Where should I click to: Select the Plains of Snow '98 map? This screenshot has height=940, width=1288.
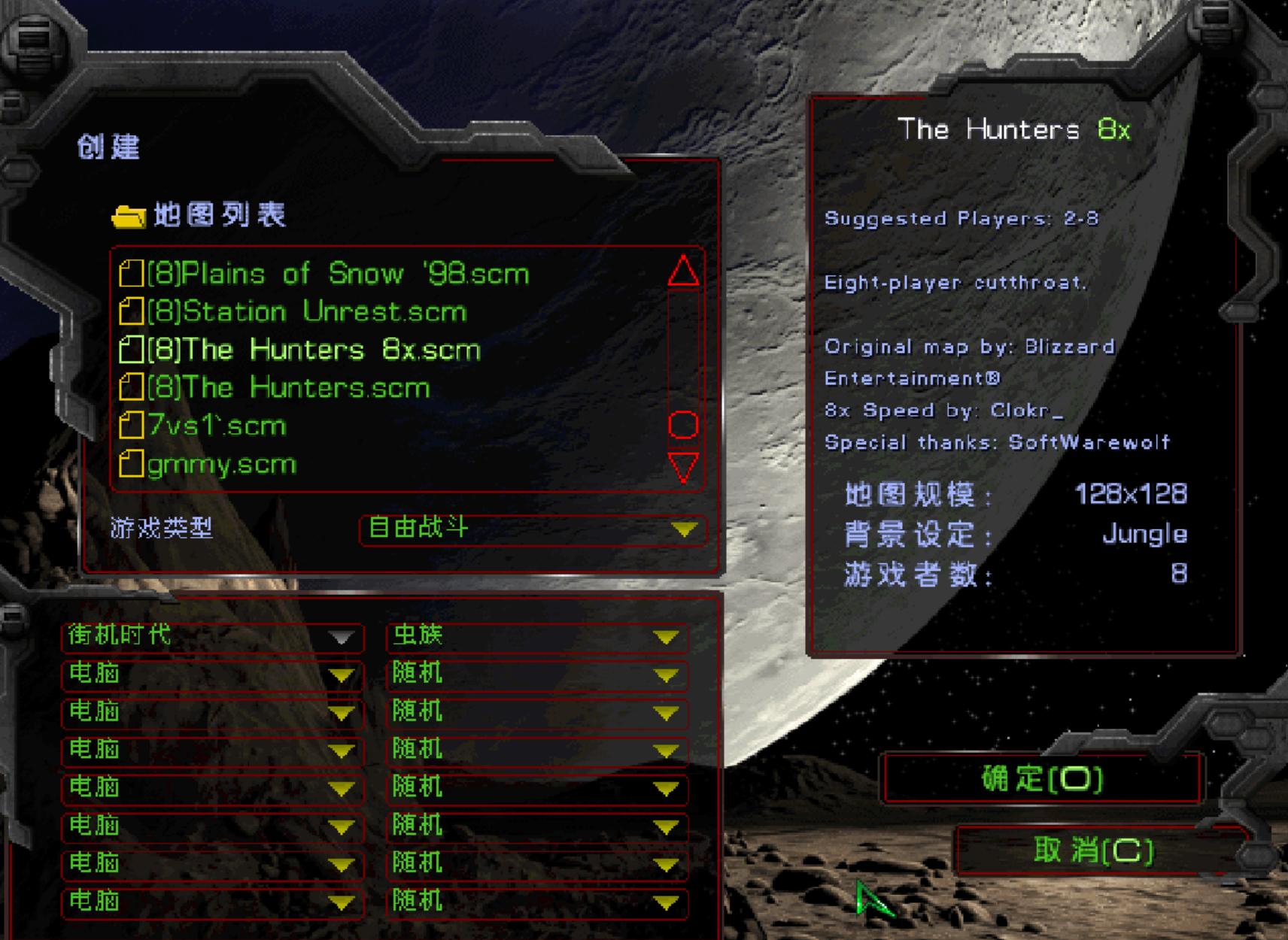337,274
